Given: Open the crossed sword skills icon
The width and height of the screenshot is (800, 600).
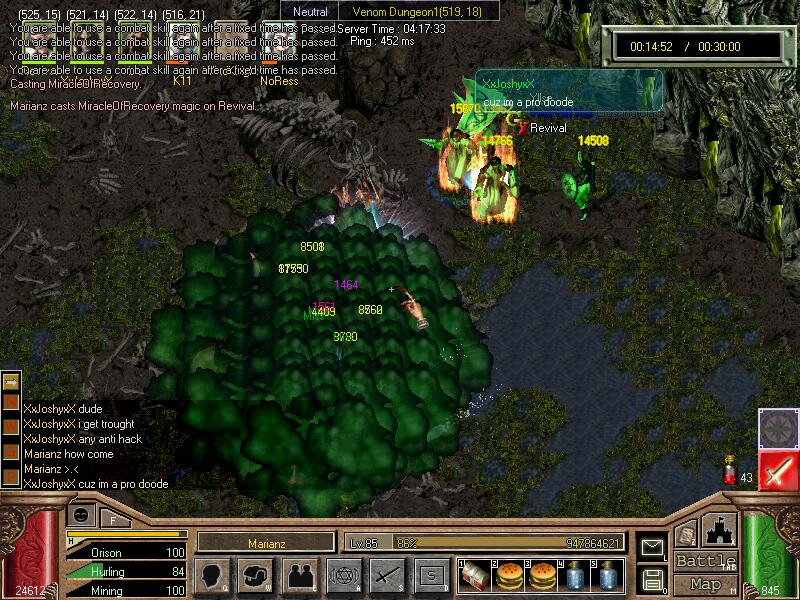Looking at the screenshot, I should tap(386, 576).
